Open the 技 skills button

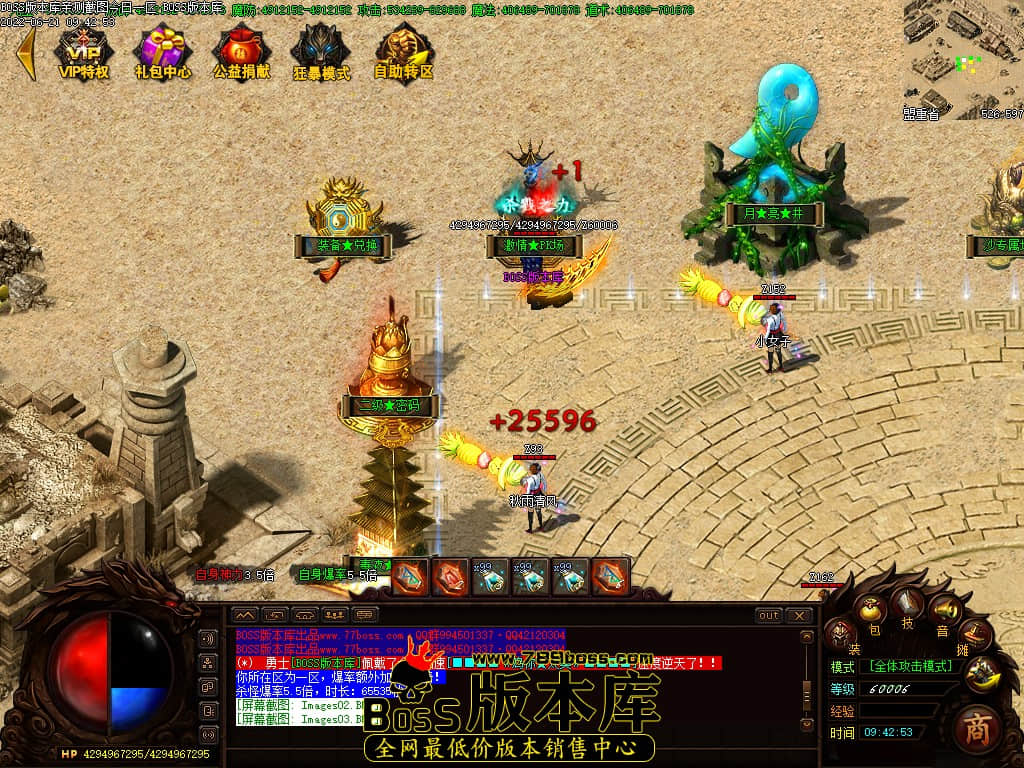pos(908,603)
